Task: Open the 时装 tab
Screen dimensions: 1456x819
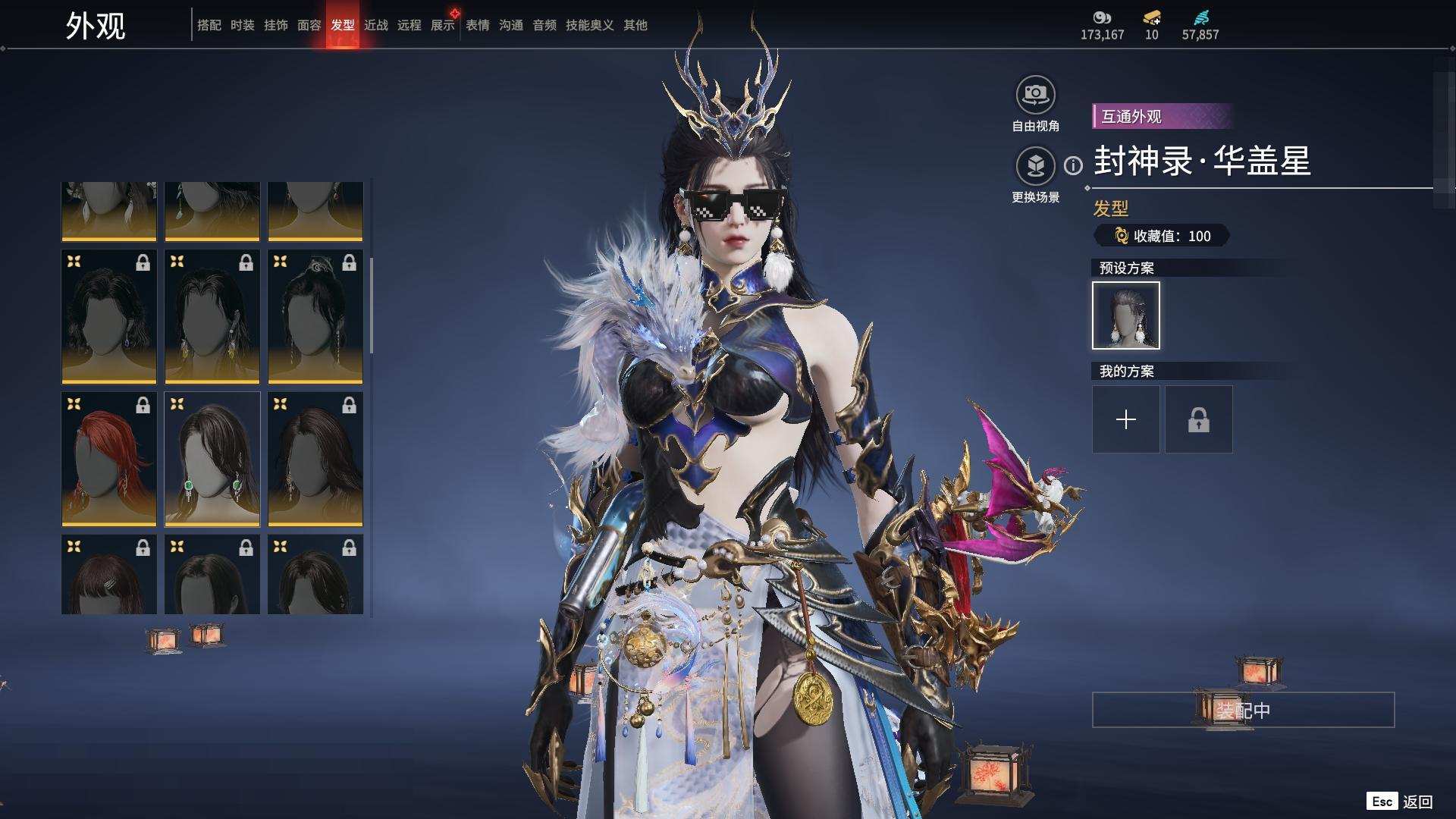Action: 242,25
